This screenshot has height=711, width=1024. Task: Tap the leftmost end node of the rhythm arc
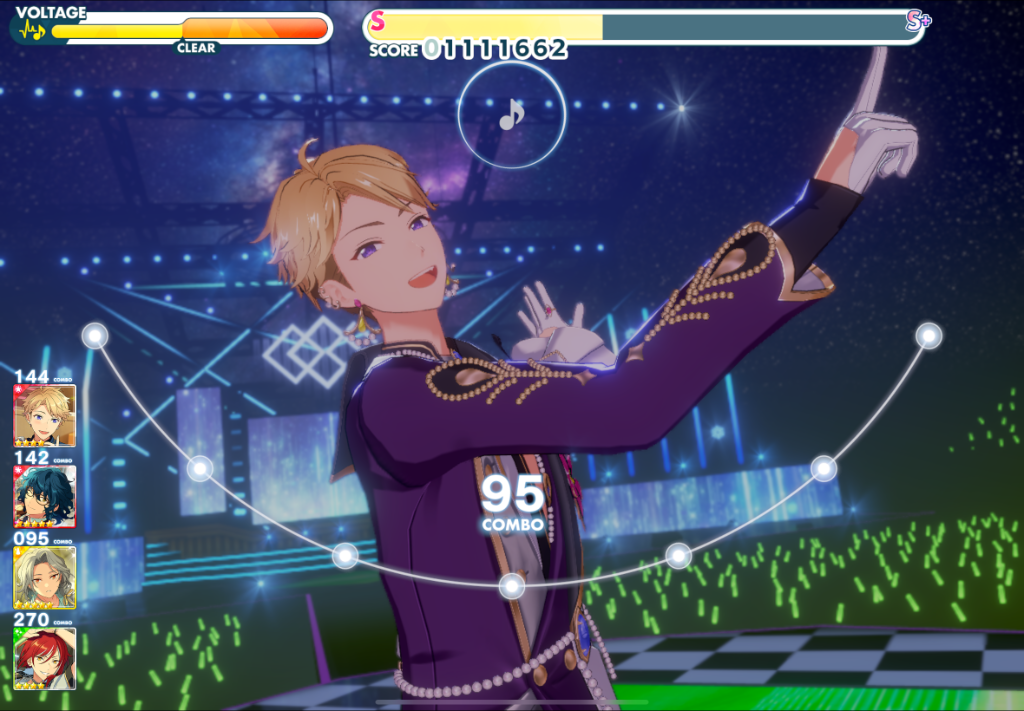95,336
